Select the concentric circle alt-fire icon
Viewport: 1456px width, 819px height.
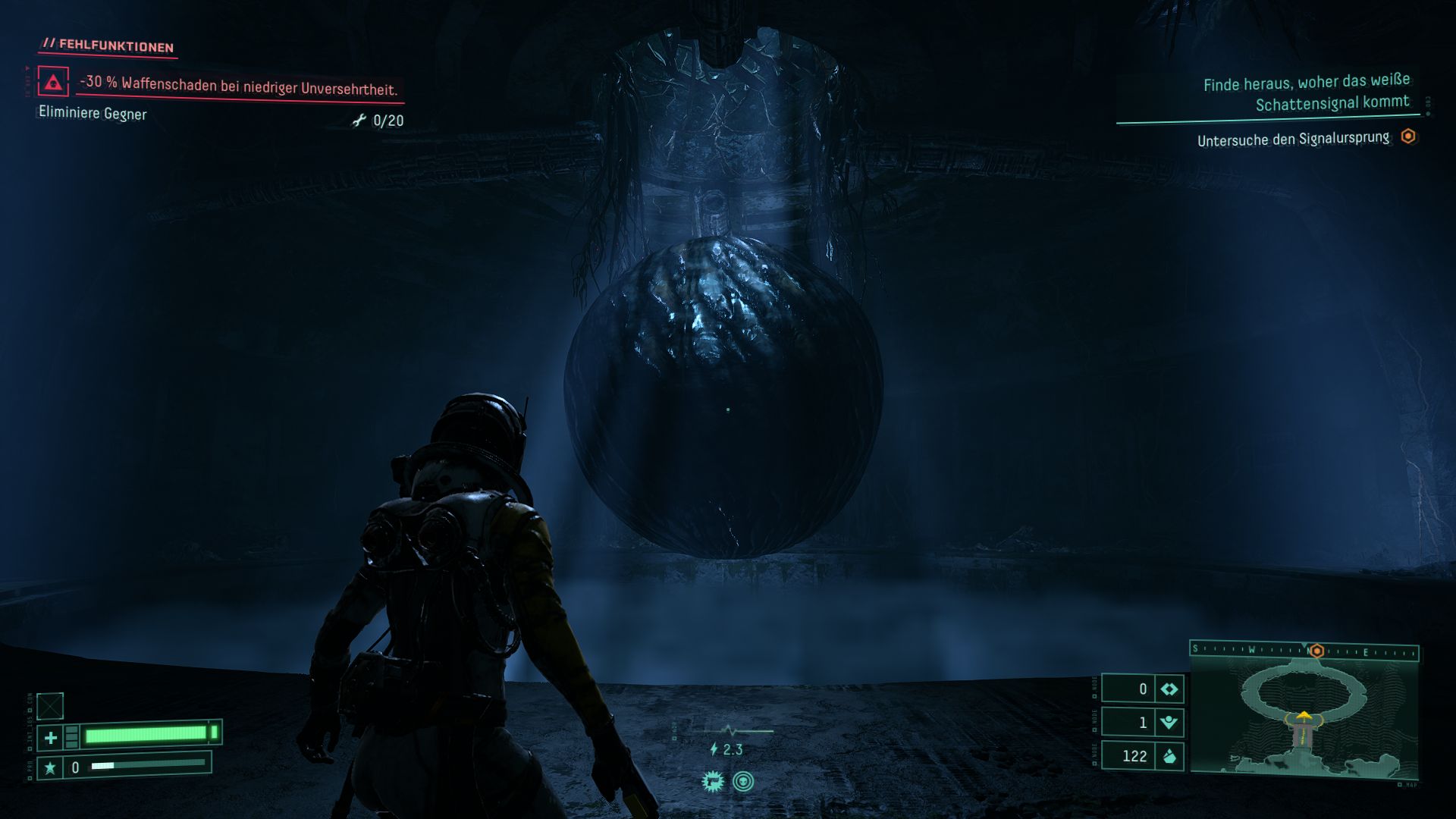[743, 782]
